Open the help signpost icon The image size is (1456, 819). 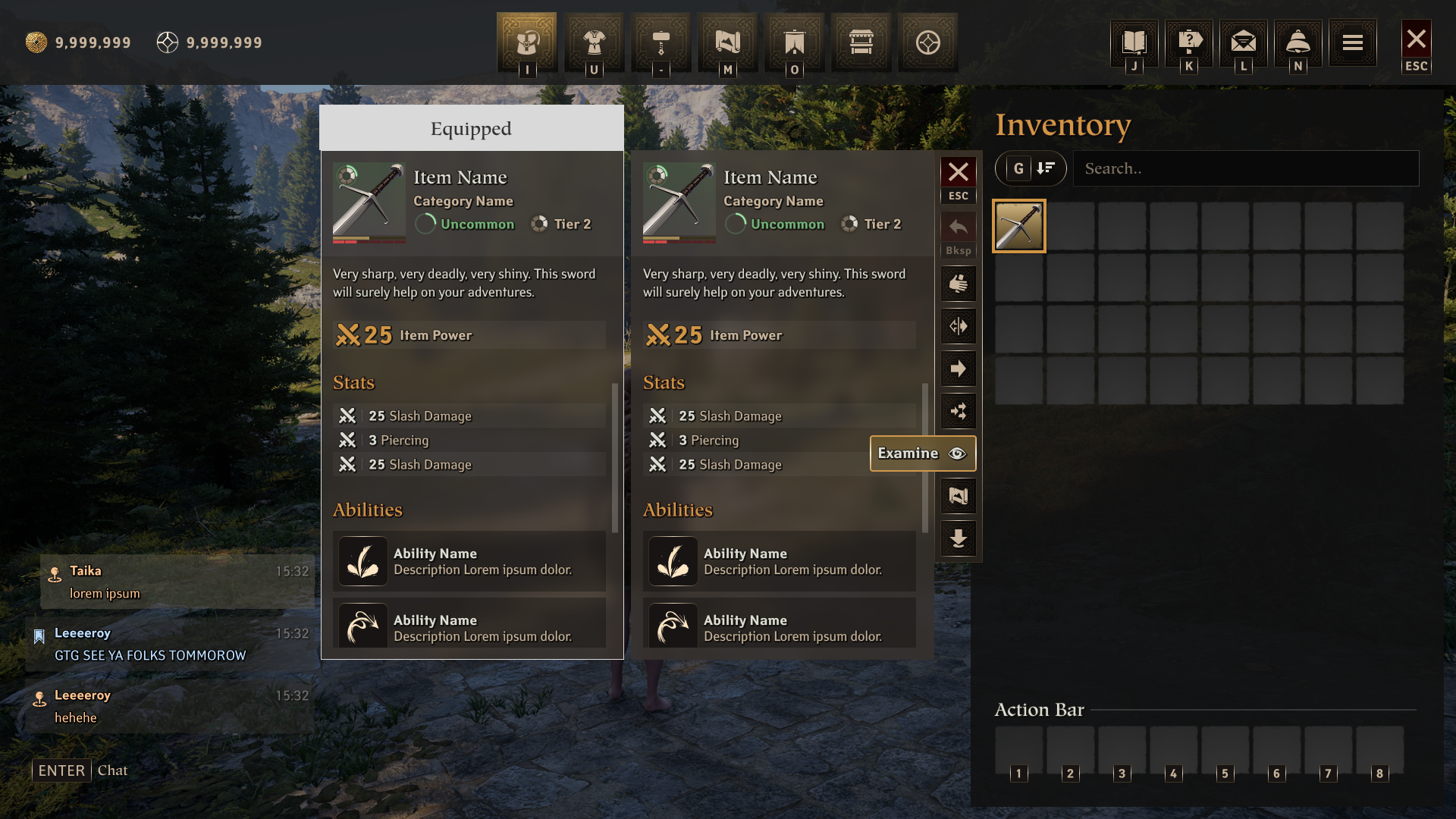point(1189,42)
